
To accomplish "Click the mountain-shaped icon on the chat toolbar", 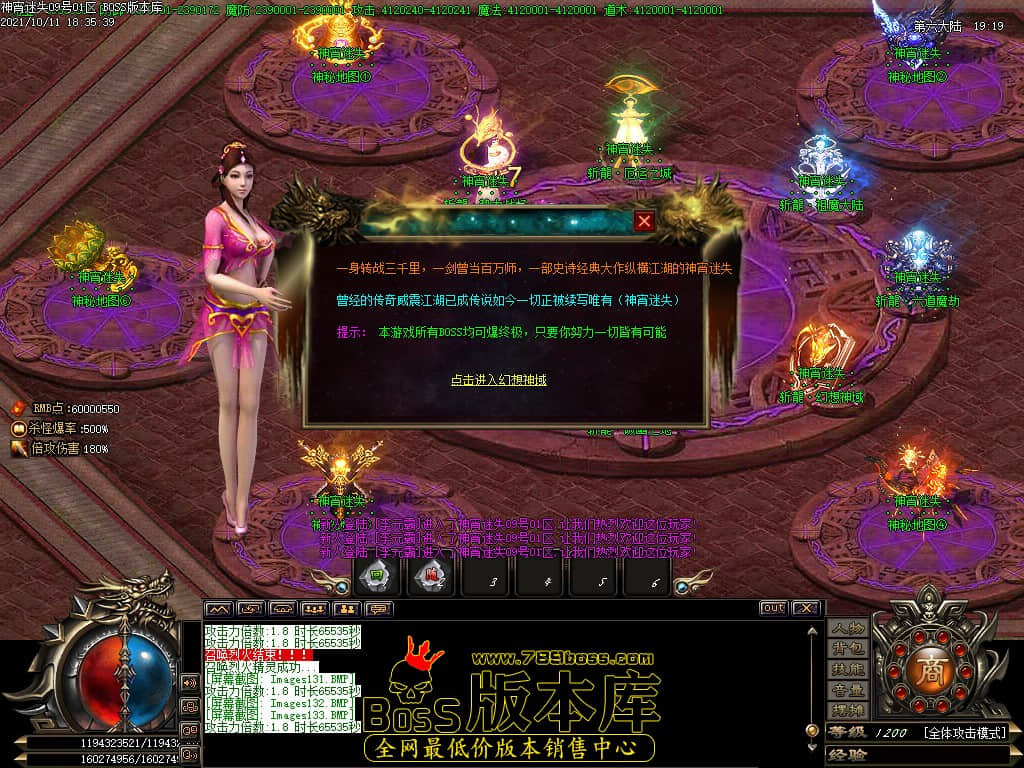I will coord(218,608).
